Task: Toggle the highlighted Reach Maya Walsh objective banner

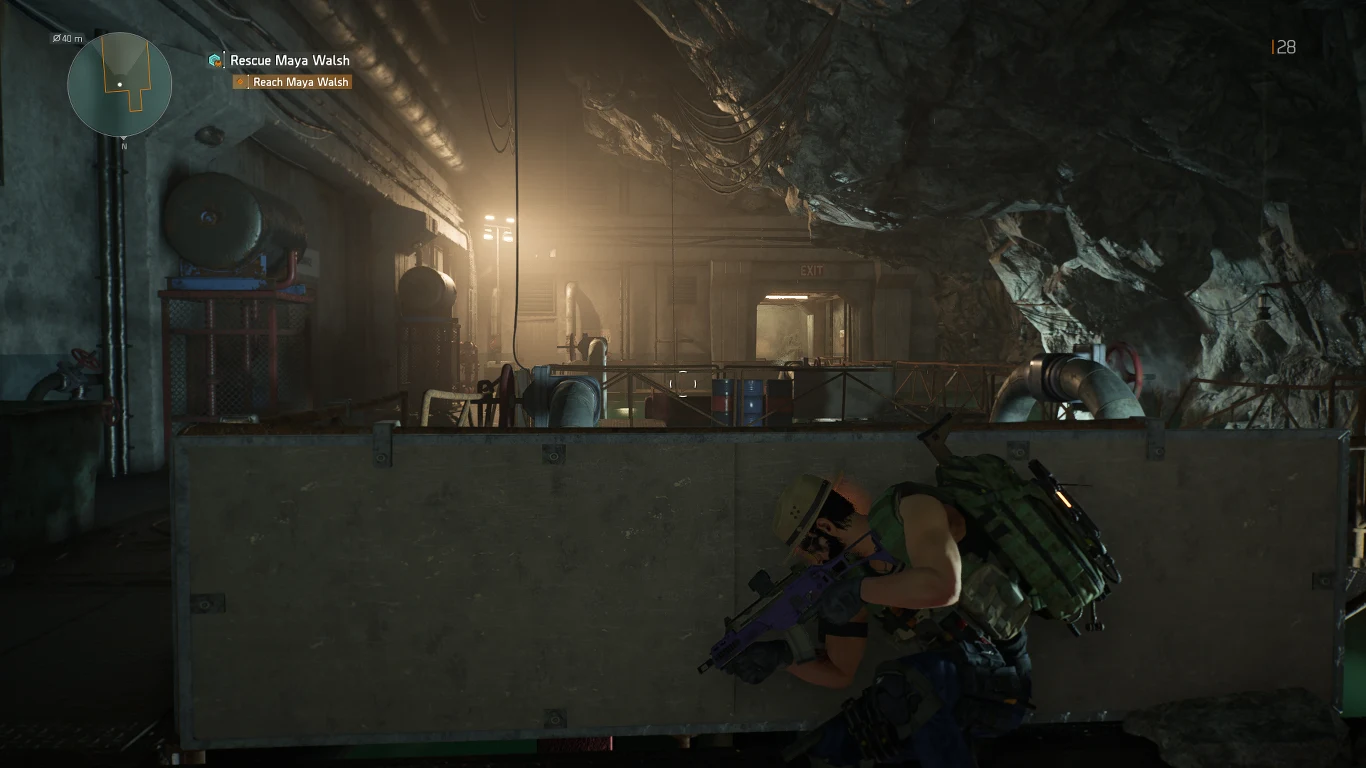Action: [292, 82]
